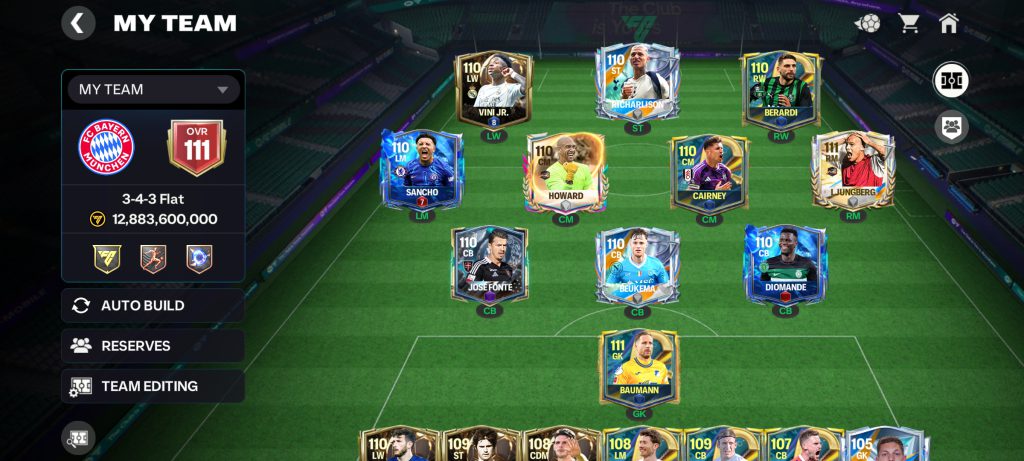Select the Beukema CB card
Viewport: 1024px width, 461px height.
tap(638, 266)
